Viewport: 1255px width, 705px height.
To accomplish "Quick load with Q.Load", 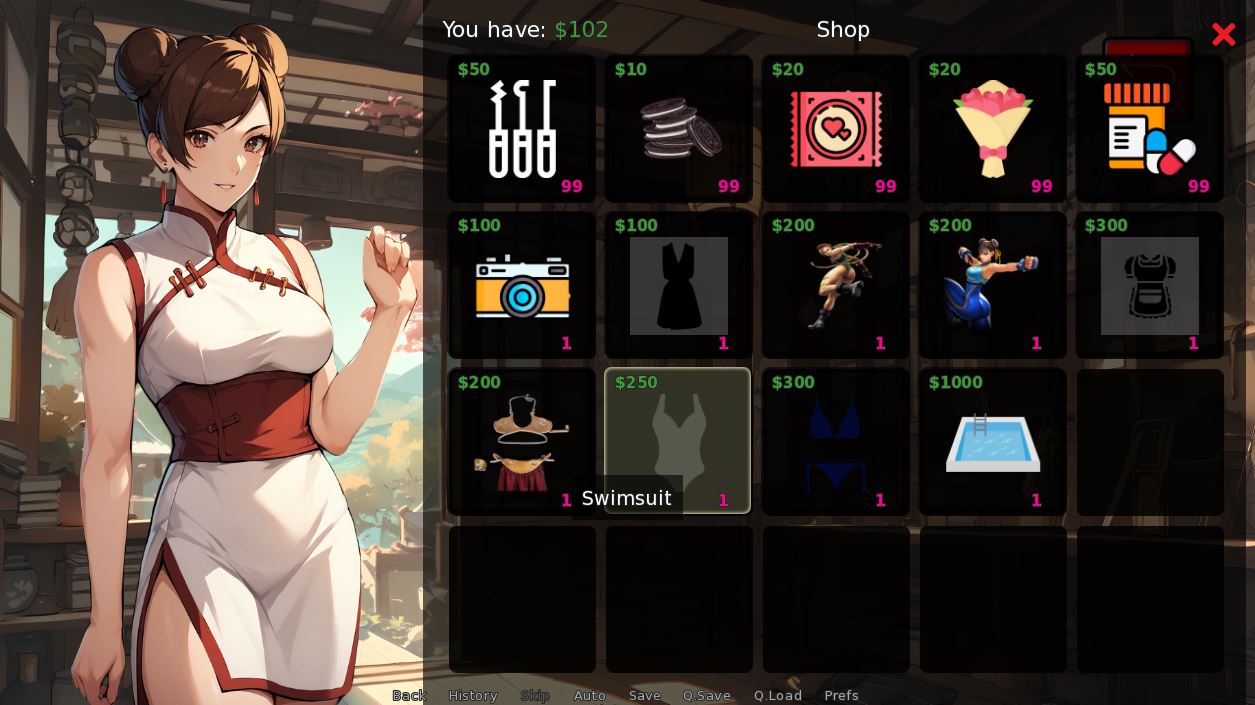I will click(x=778, y=695).
